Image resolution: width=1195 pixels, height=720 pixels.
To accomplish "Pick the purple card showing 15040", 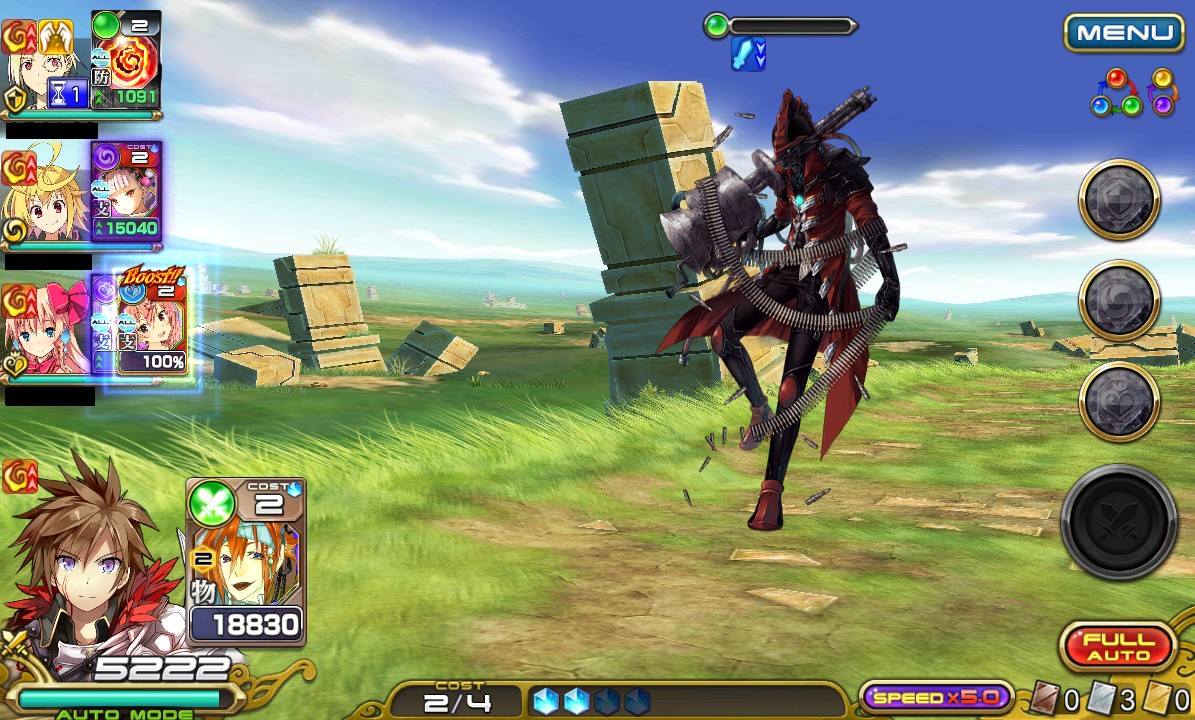I will (x=126, y=192).
